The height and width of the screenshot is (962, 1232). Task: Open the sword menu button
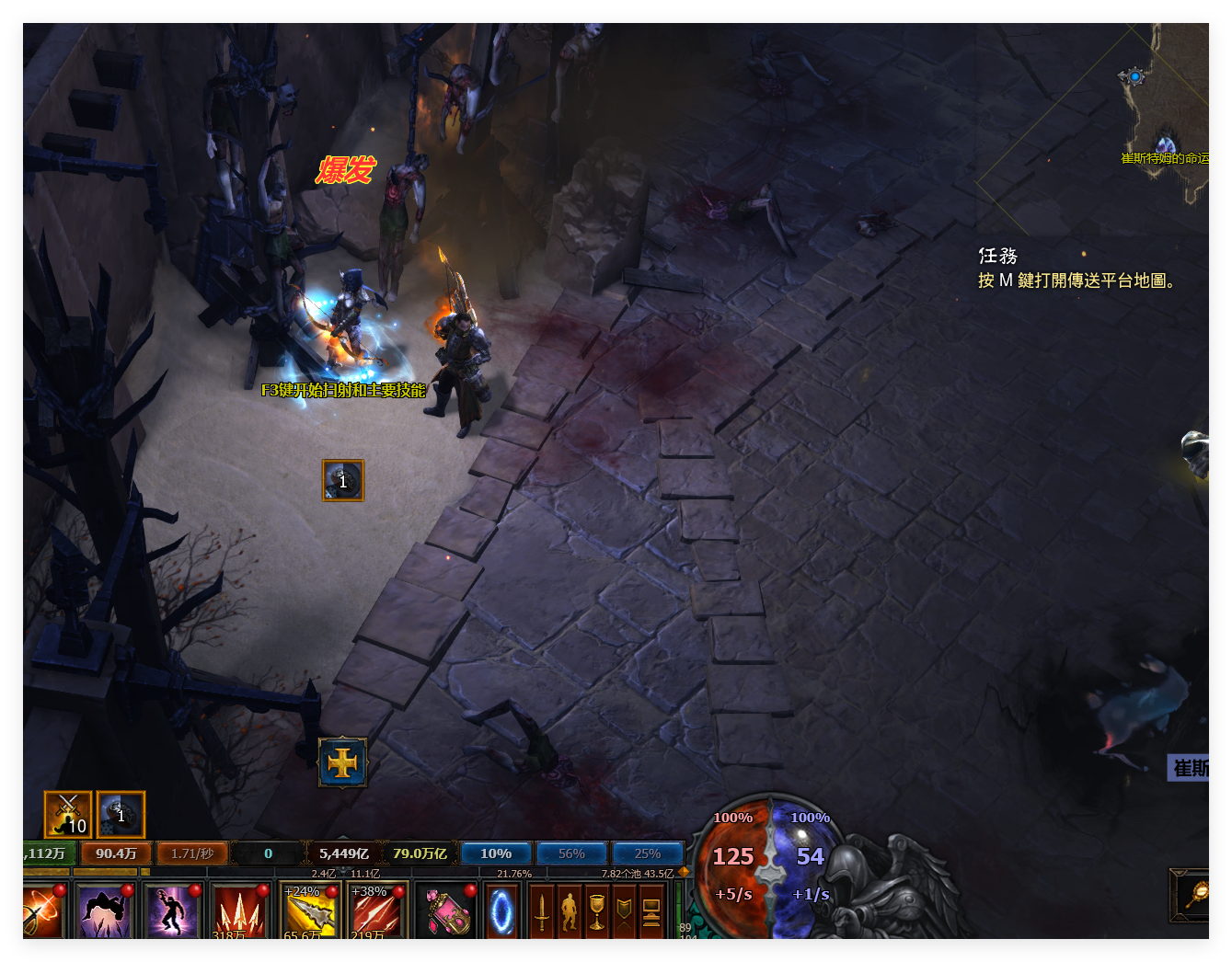(x=542, y=911)
